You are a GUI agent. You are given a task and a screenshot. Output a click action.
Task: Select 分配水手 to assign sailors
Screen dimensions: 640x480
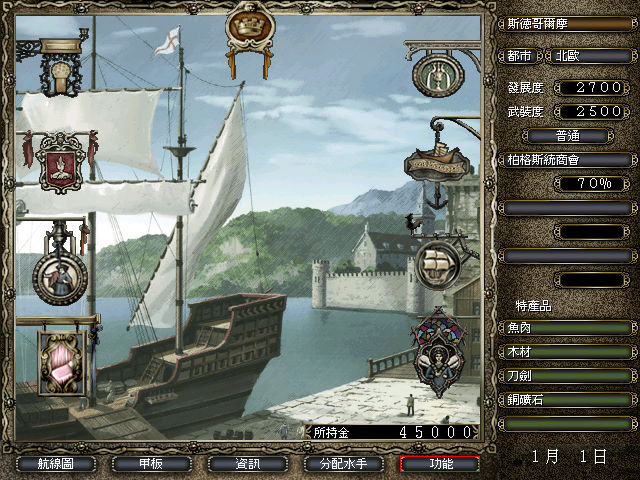click(343, 464)
